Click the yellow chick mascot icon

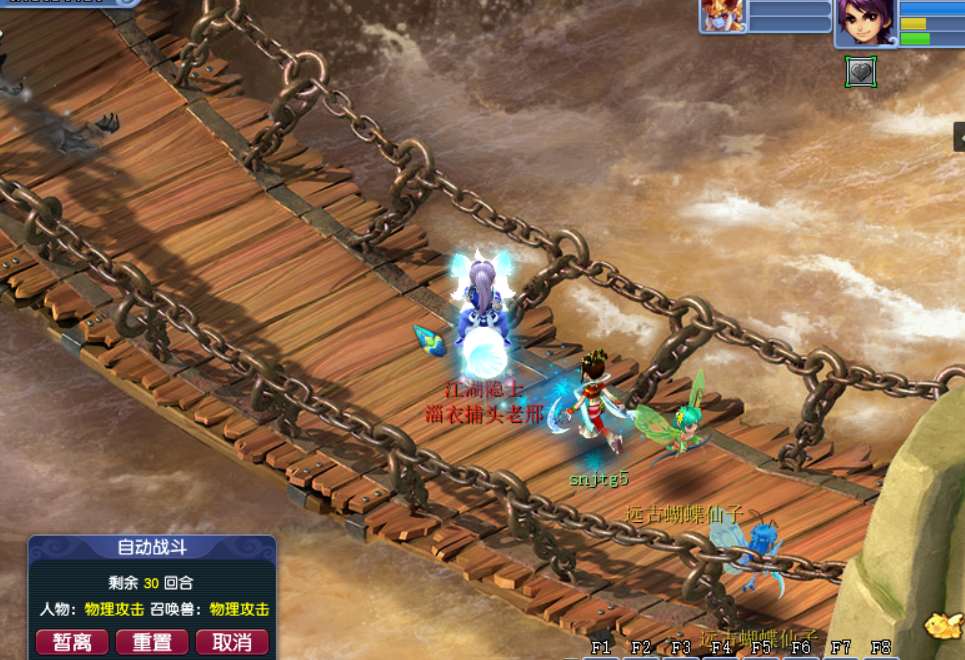coord(944,625)
